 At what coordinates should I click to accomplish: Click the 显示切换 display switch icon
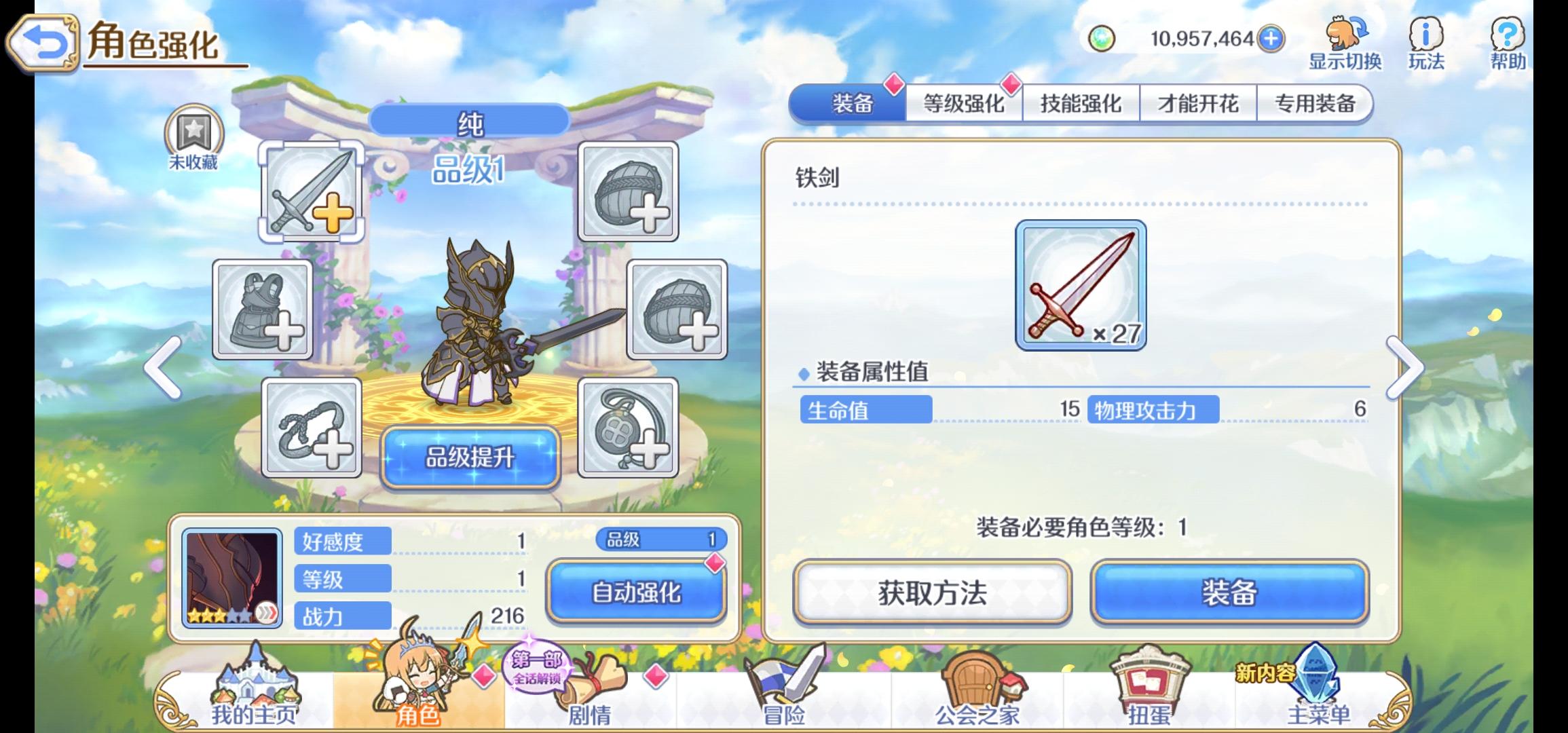click(x=1341, y=41)
